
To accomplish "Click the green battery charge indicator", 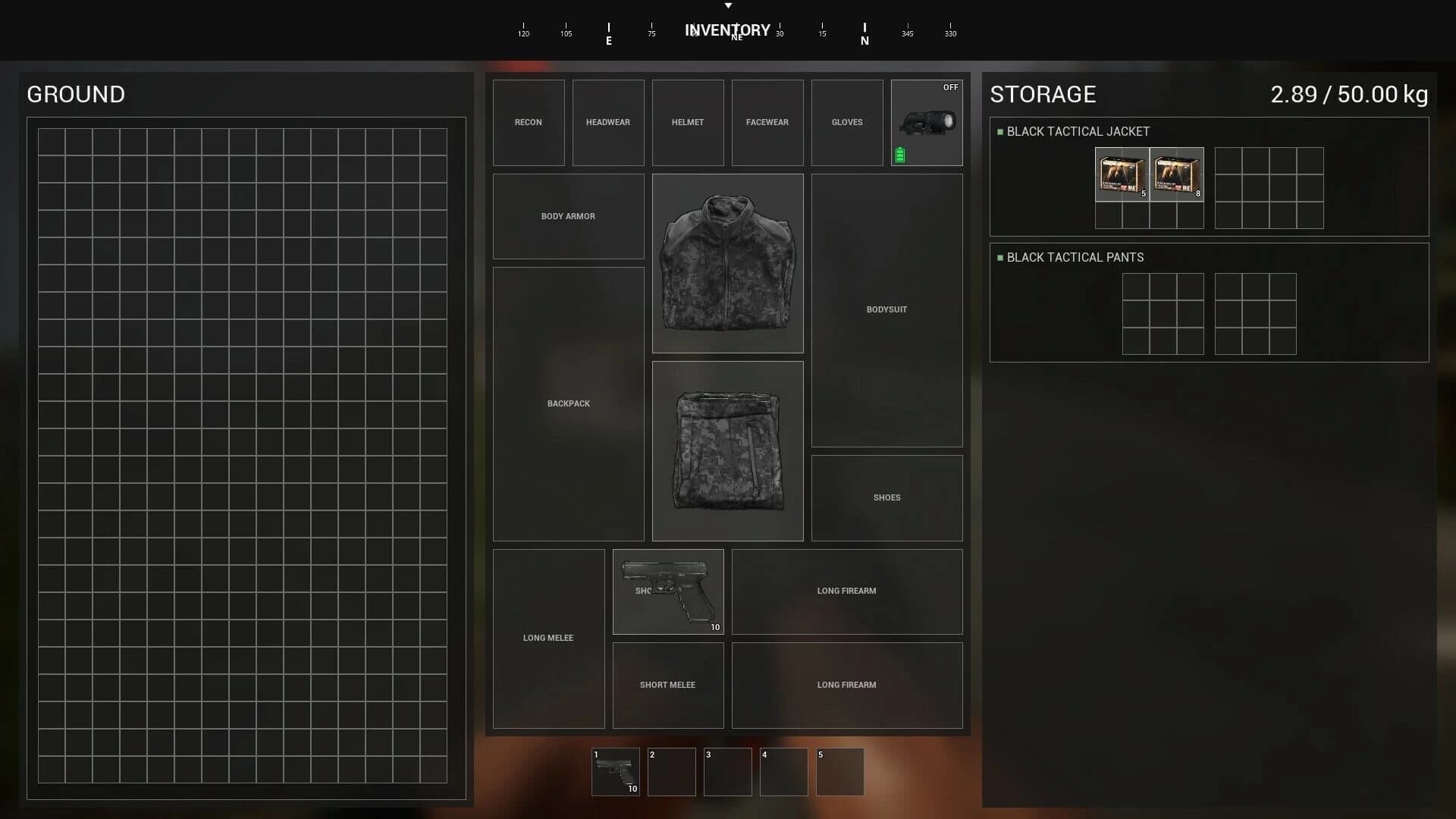I will click(x=899, y=154).
